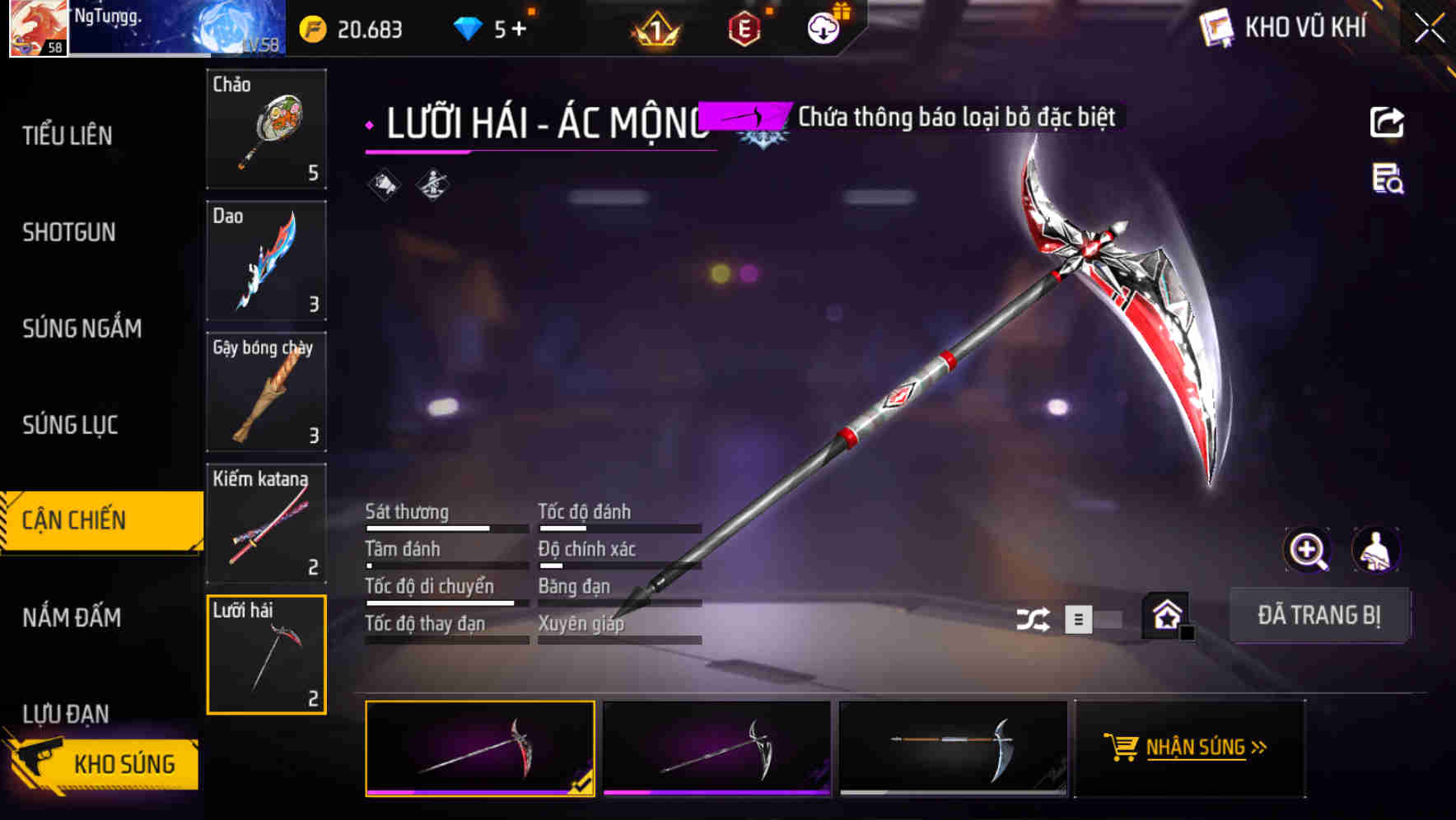Click the magnifier zoom preview icon

tap(1309, 550)
